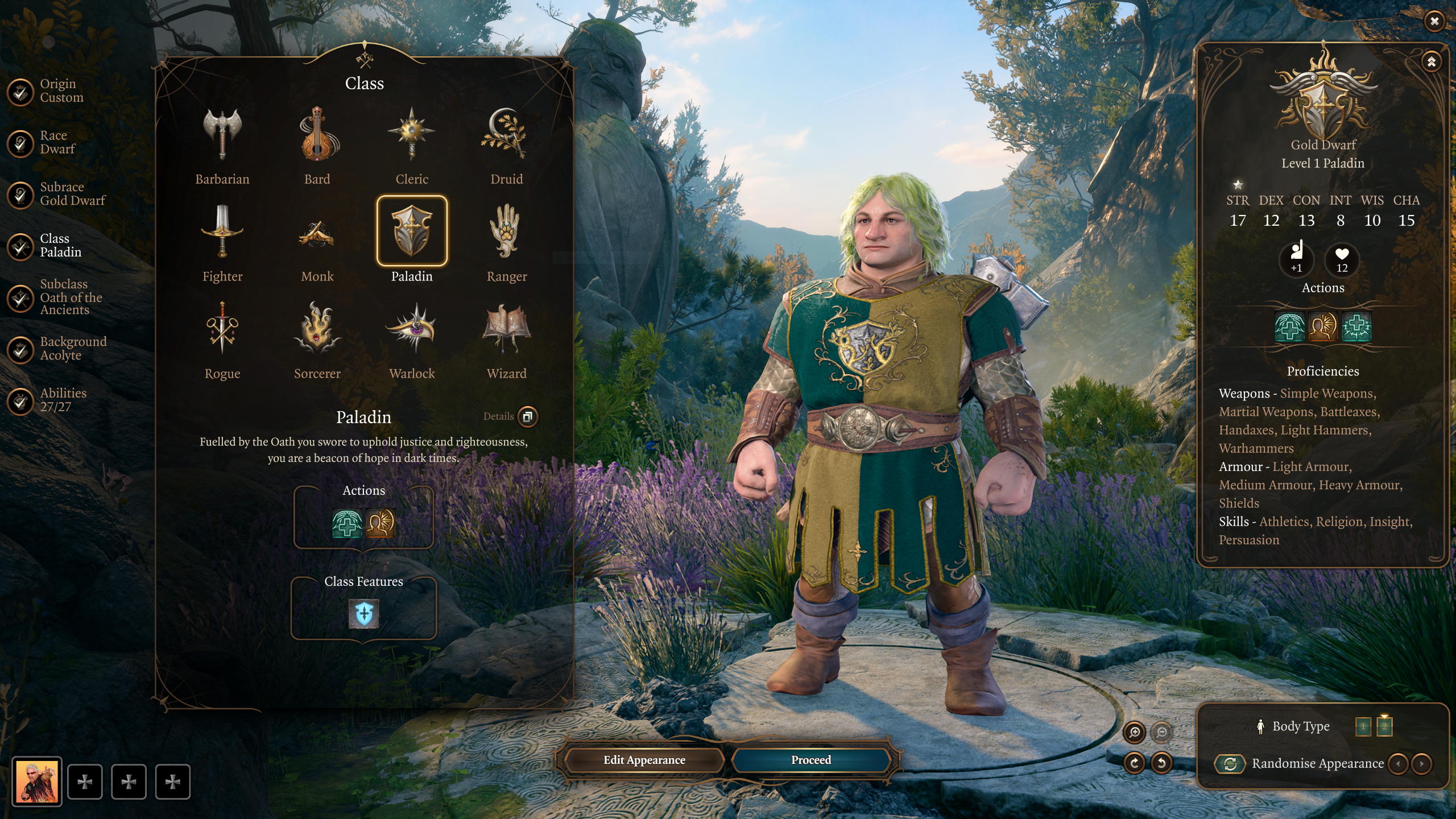Collapse the character summary panel
Image resolution: width=1456 pixels, height=819 pixels.
click(x=1431, y=61)
